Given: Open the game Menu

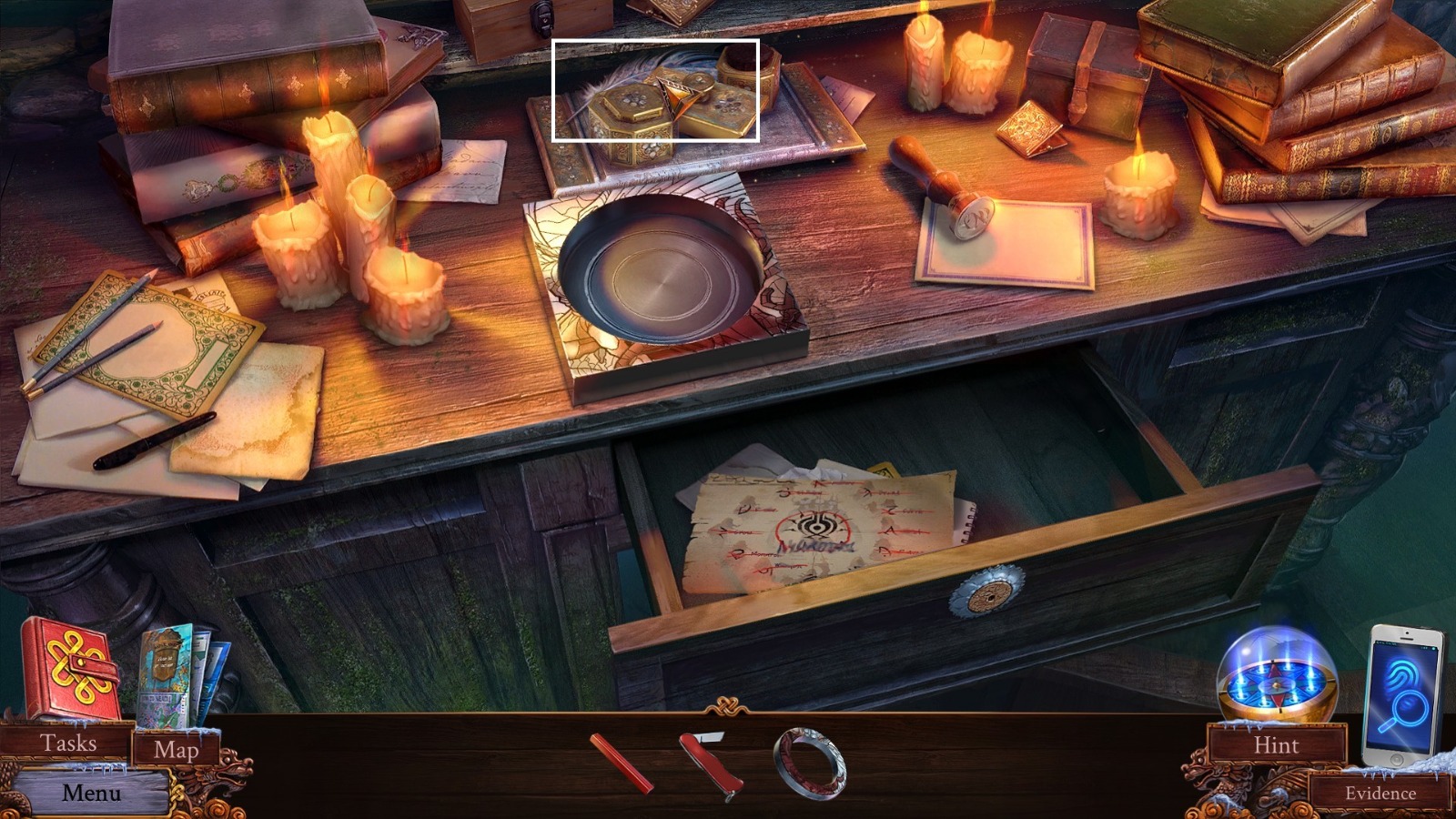Looking at the screenshot, I should pyautogui.click(x=91, y=792).
